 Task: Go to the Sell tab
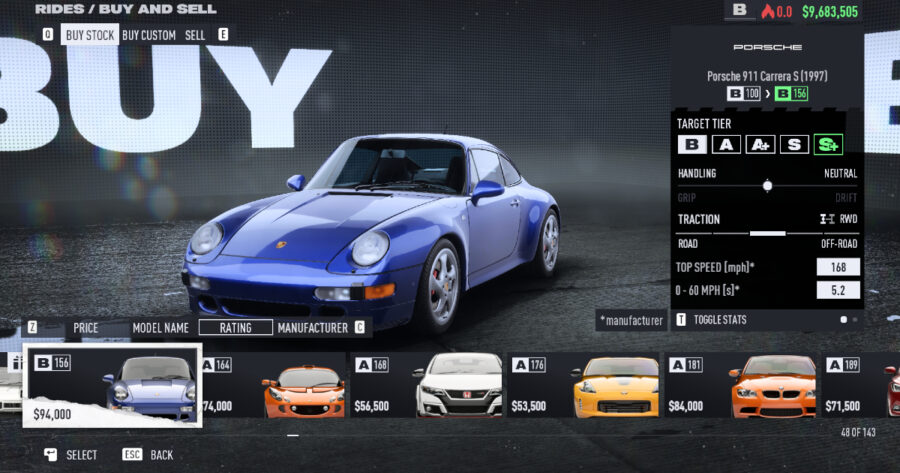pos(195,34)
